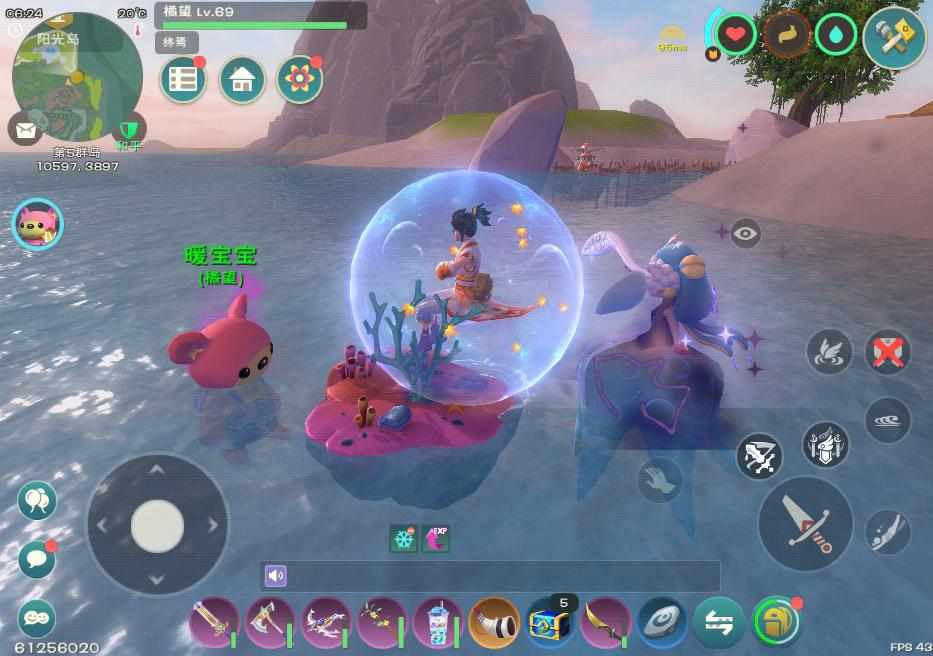Select the pink pet portrait
The height and width of the screenshot is (656, 933).
(37, 224)
